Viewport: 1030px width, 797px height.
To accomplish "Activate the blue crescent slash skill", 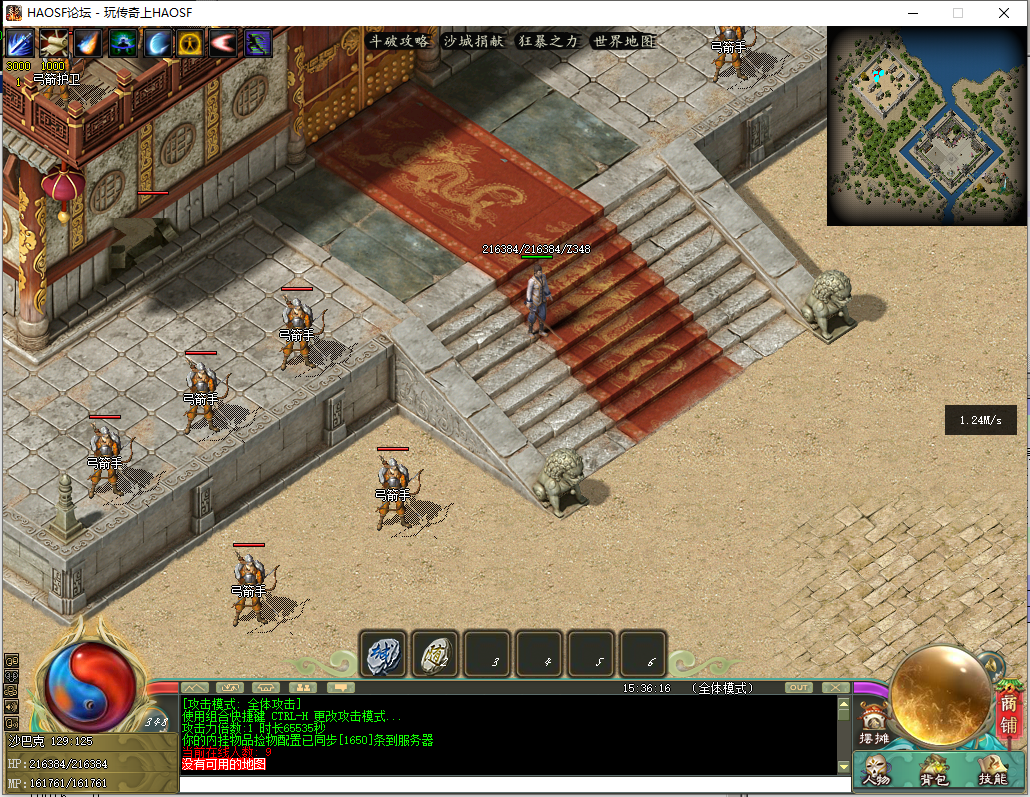I will (158, 43).
